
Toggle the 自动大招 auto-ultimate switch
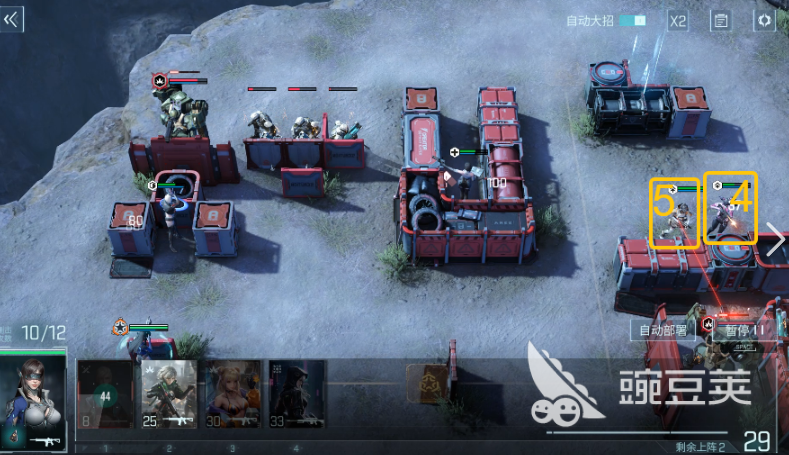pos(632,20)
